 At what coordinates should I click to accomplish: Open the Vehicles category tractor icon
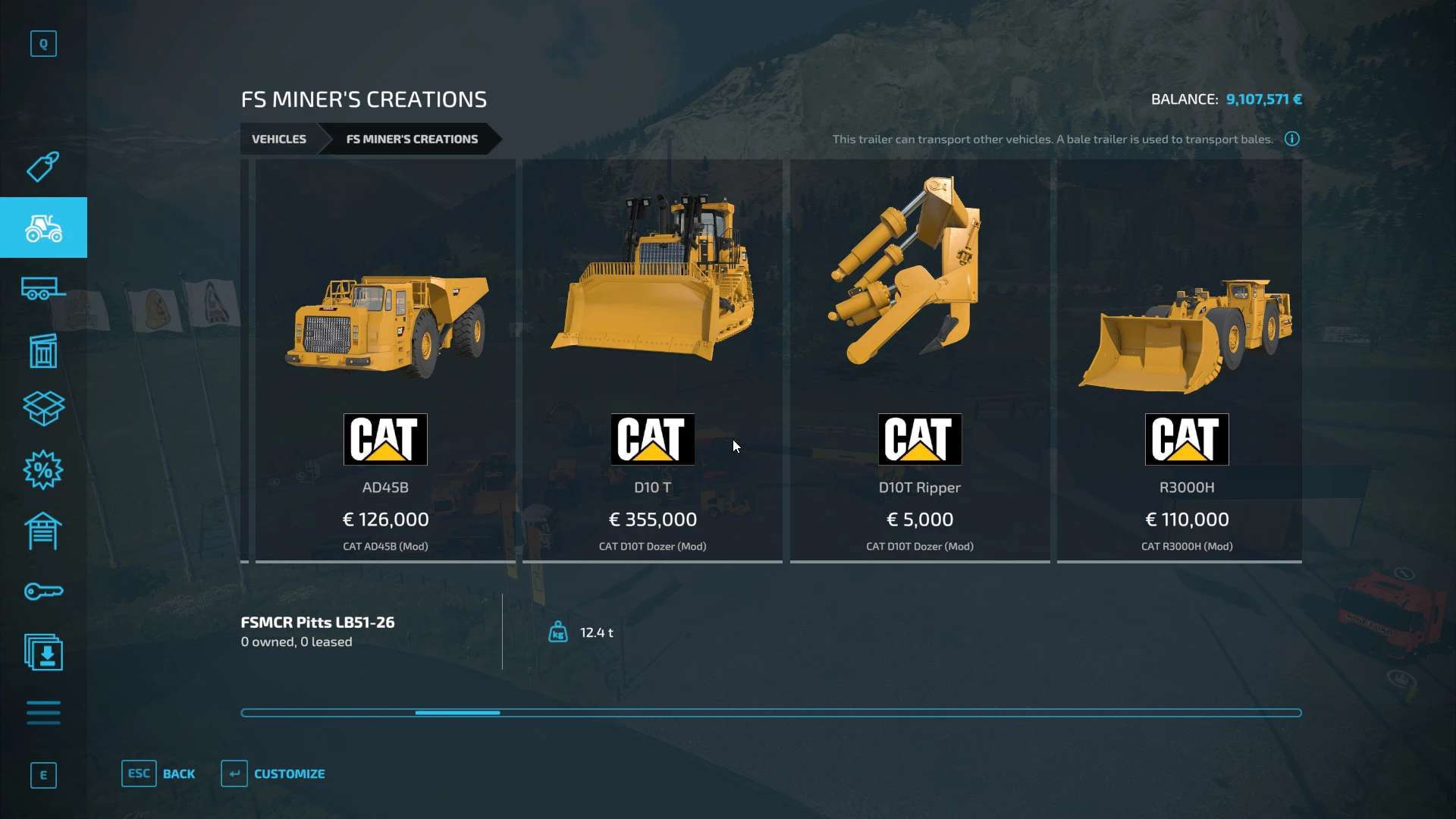click(x=43, y=227)
